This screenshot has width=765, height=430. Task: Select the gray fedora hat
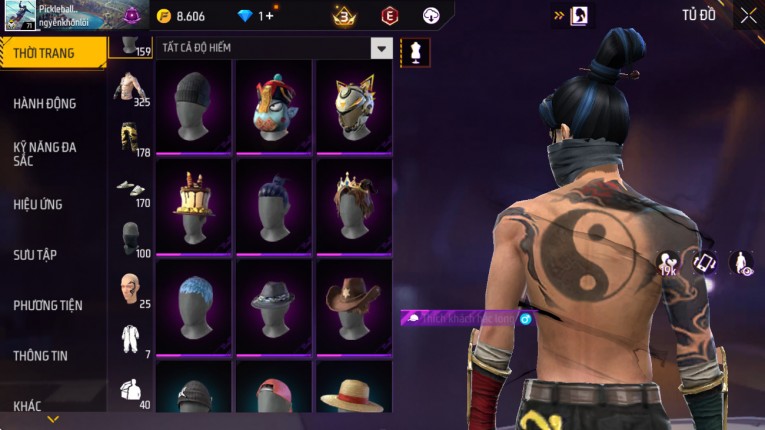coord(274,305)
